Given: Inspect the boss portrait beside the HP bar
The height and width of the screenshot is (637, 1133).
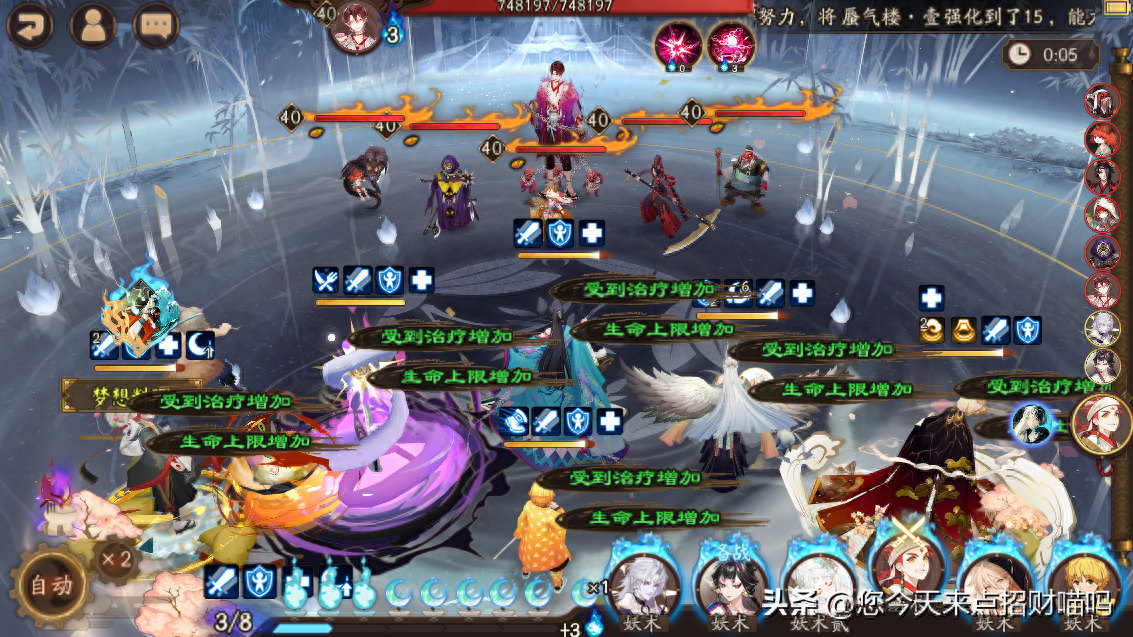Looking at the screenshot, I should coord(357,25).
